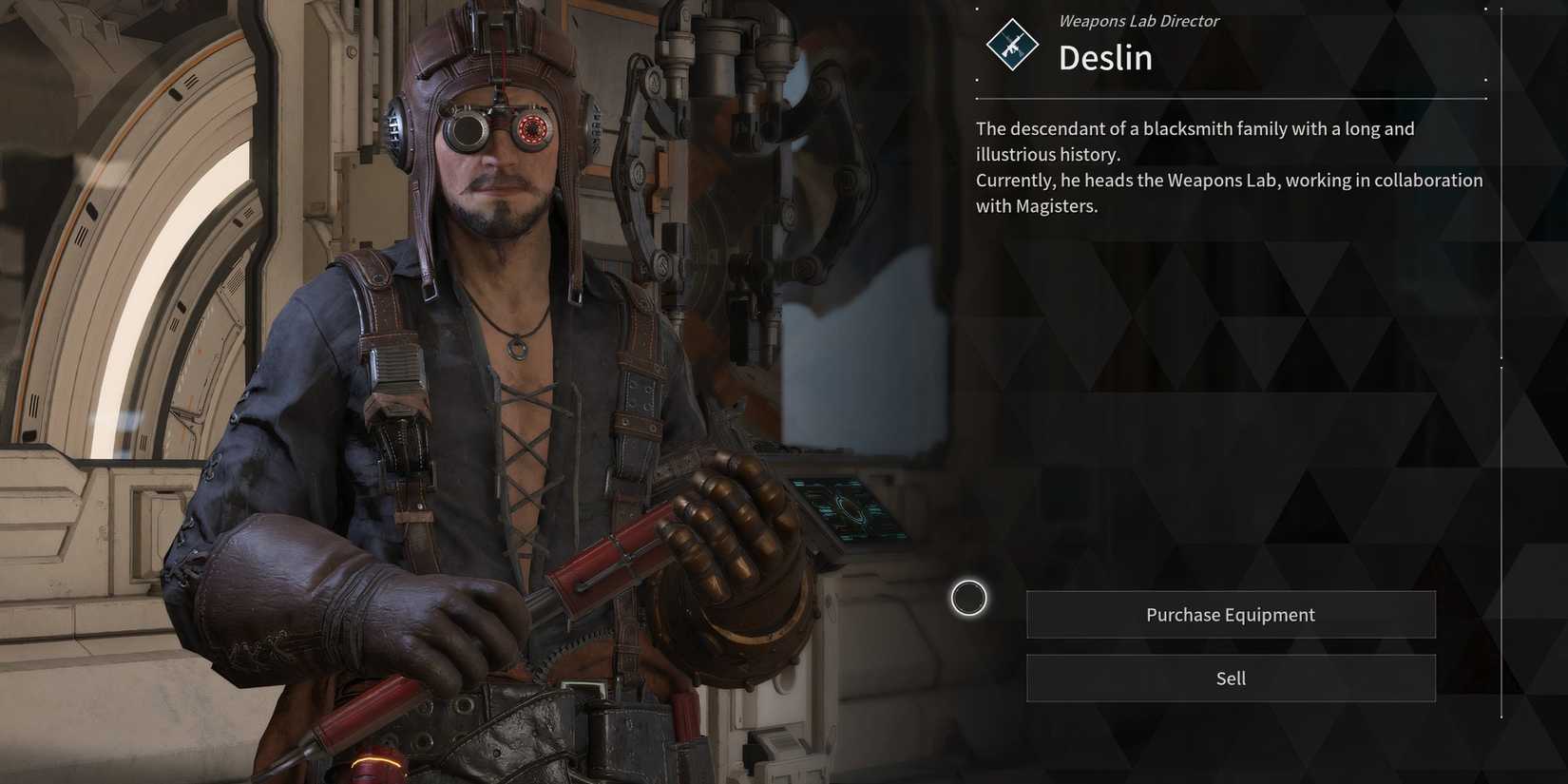Screen dimensions: 1568x784
Task: Open the vendor options list under the description
Action: (x=1231, y=646)
